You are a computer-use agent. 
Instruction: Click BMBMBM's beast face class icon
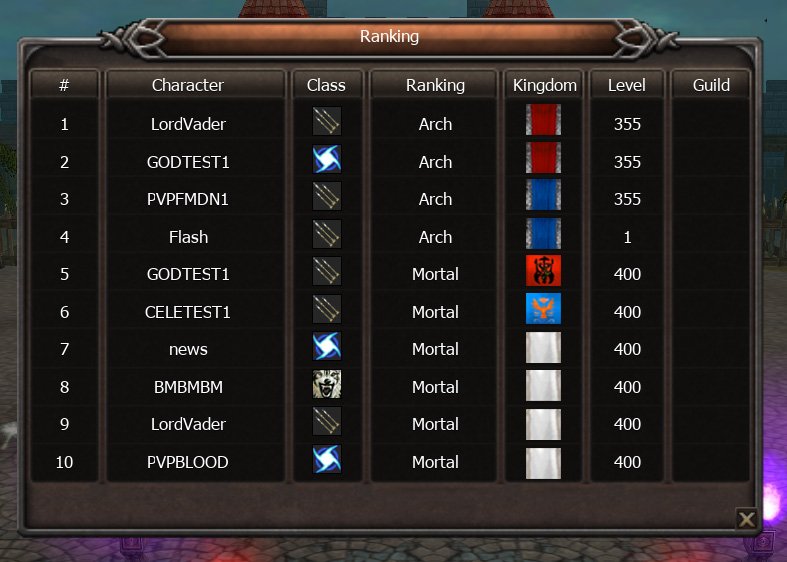tap(326, 385)
